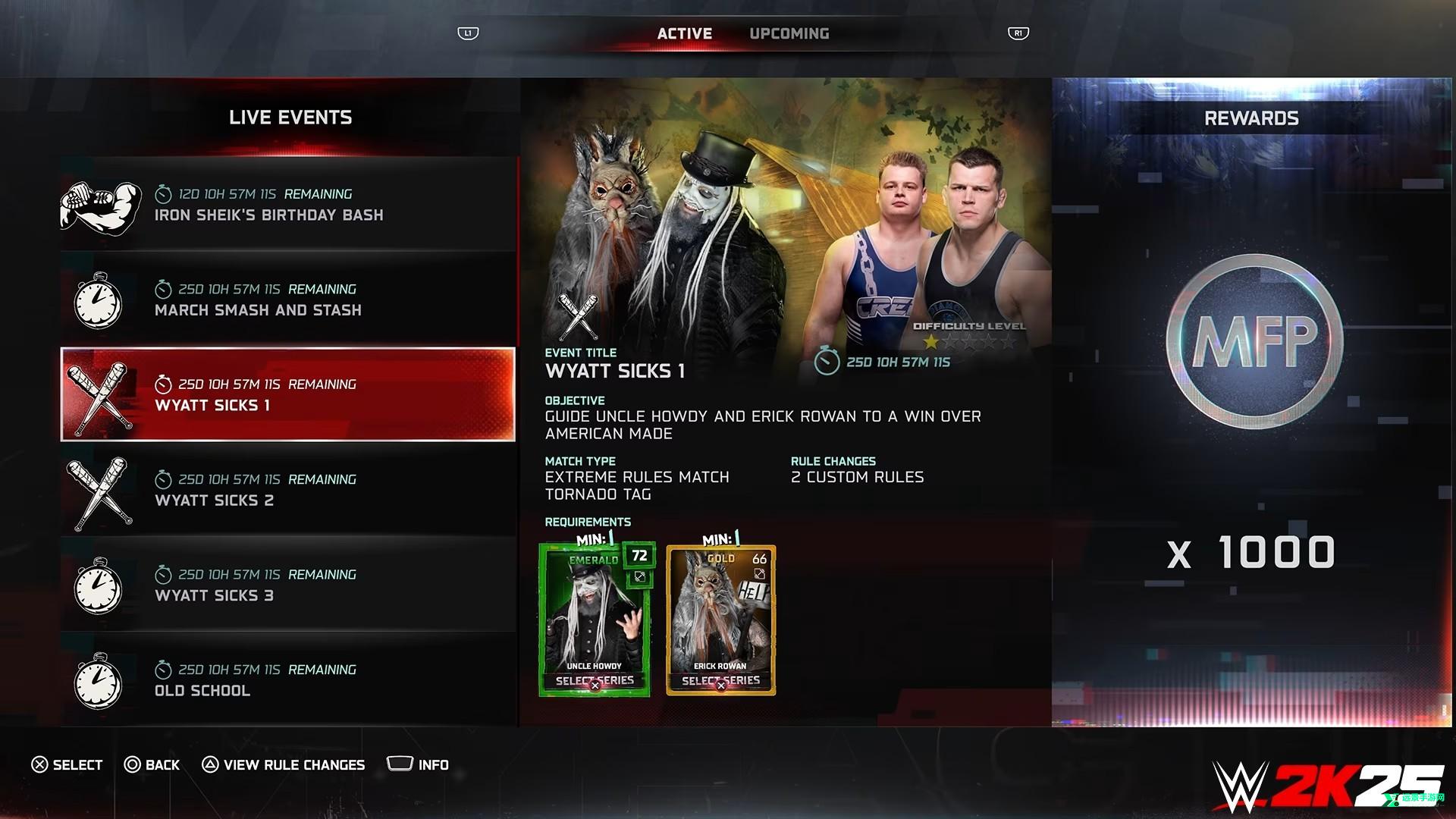Select the Active tab
The width and height of the screenshot is (1456, 819).
pos(684,33)
